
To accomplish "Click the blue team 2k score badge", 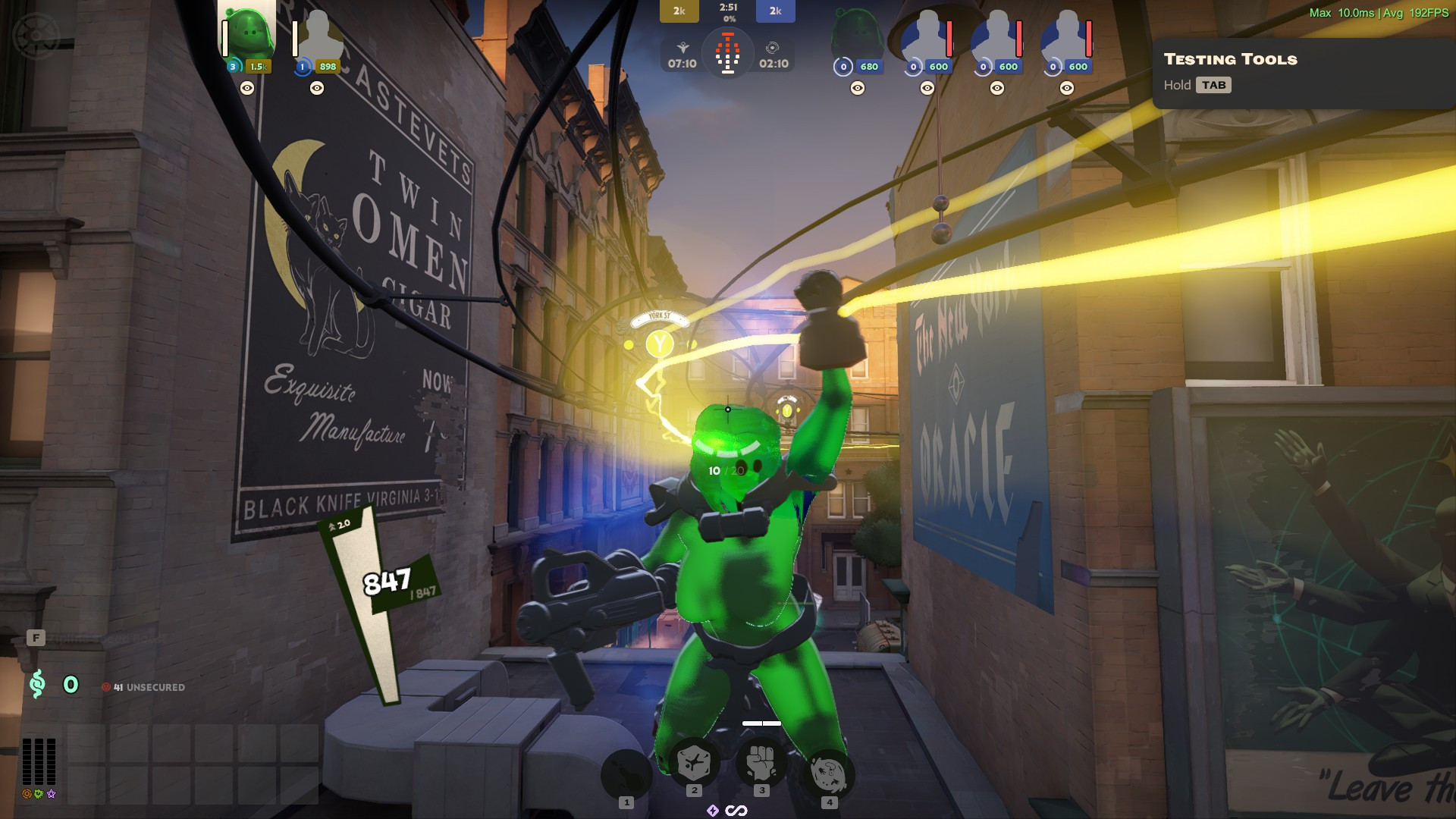I will tap(774, 11).
